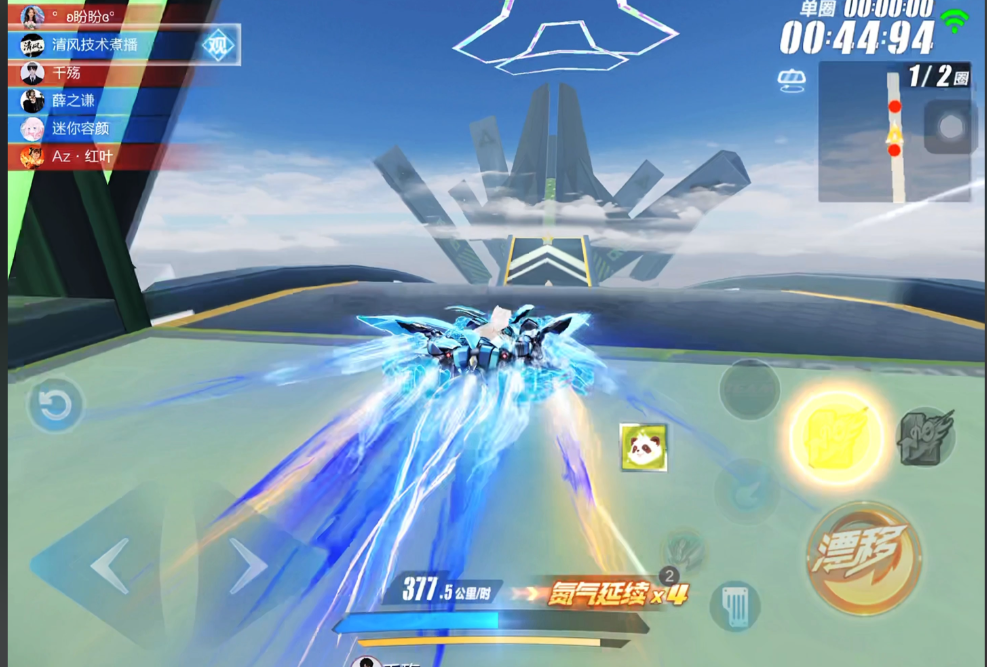Tap the orange 漂移 drift button
Viewport: 987px width, 667px height.
pos(864,558)
